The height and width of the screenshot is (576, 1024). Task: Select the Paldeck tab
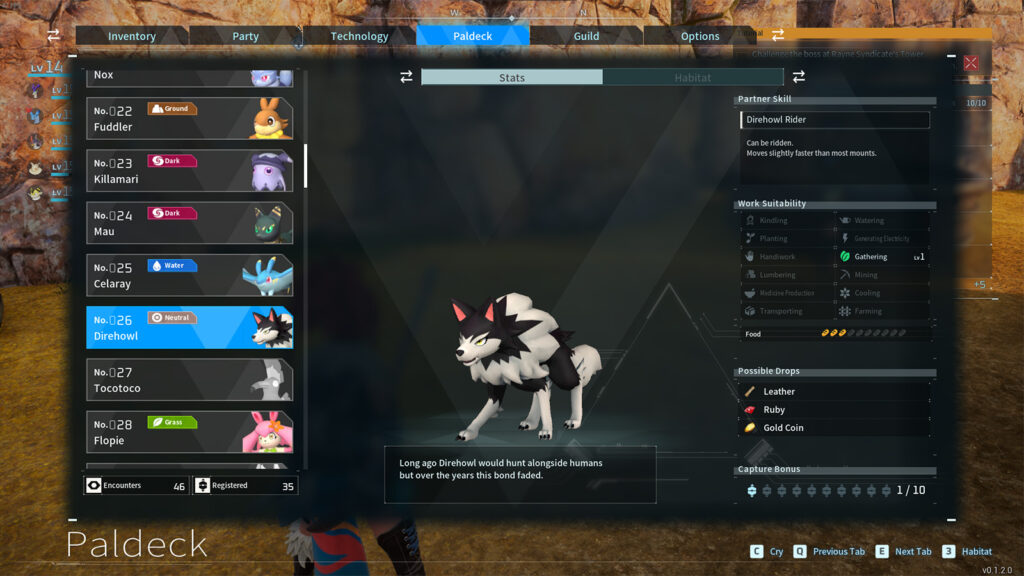(x=472, y=36)
